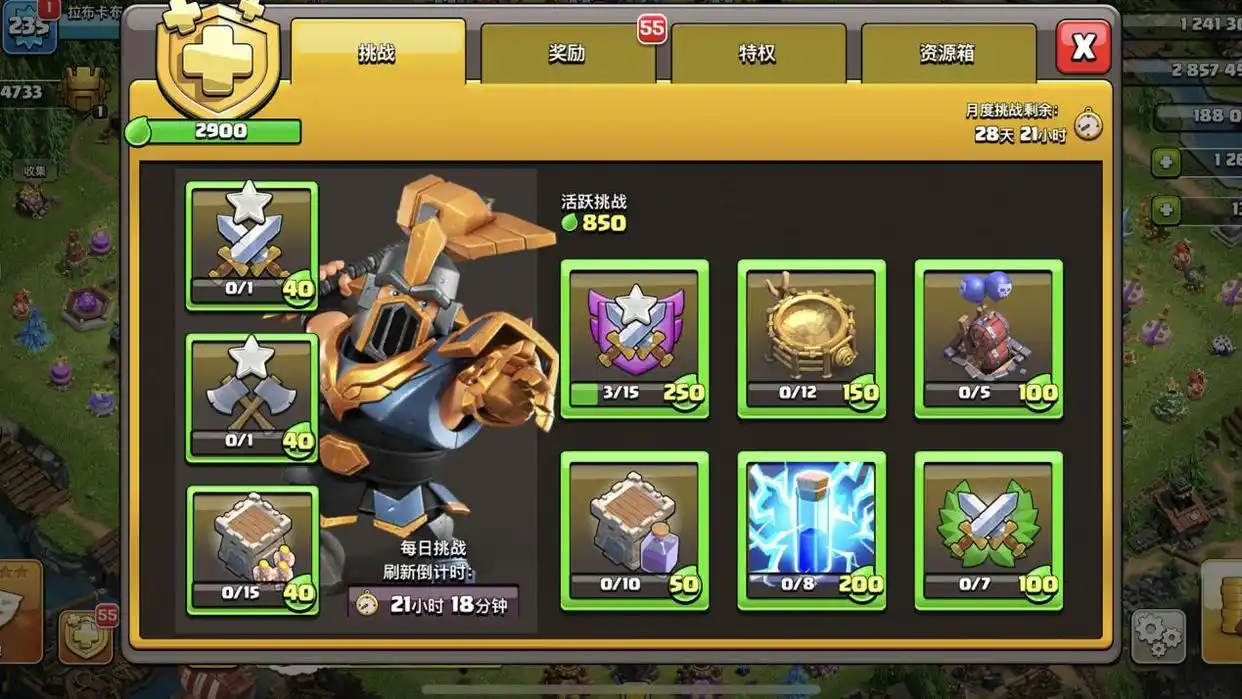Switch to the 特权 tab
Screen dimensions: 1242x699
pyautogui.click(x=757, y=53)
